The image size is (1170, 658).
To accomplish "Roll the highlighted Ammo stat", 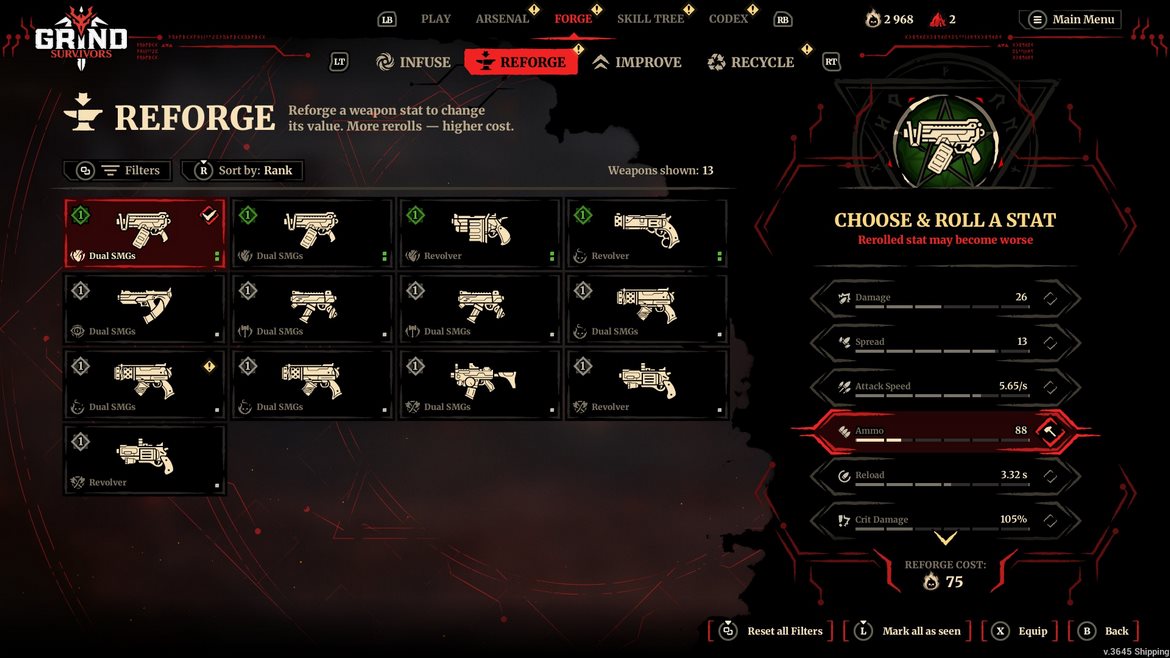I will pos(1050,431).
